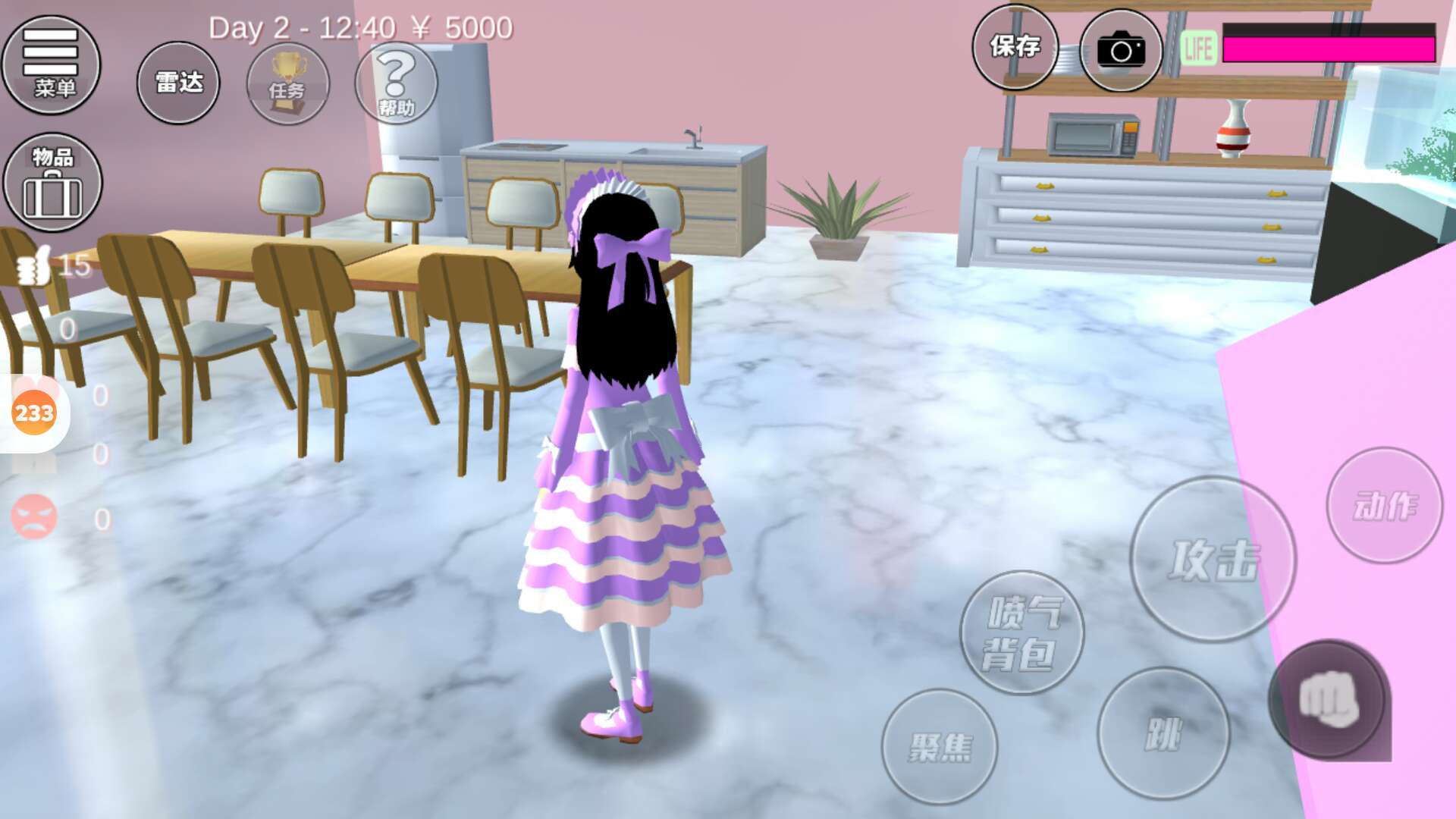This screenshot has height=819, width=1456.
Task: Activate the 喷气背包 jetpack
Action: pyautogui.click(x=1021, y=632)
